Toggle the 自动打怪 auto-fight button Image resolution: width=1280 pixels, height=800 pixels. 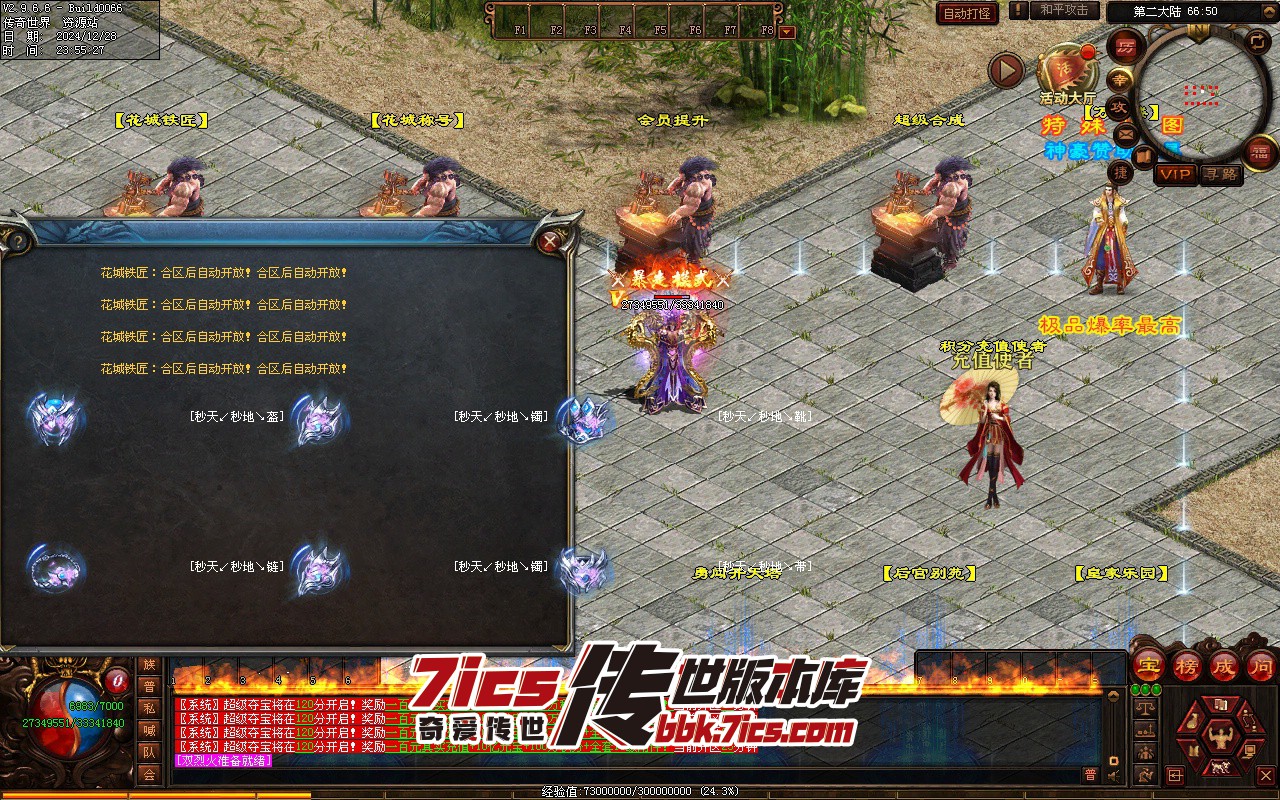pos(967,13)
